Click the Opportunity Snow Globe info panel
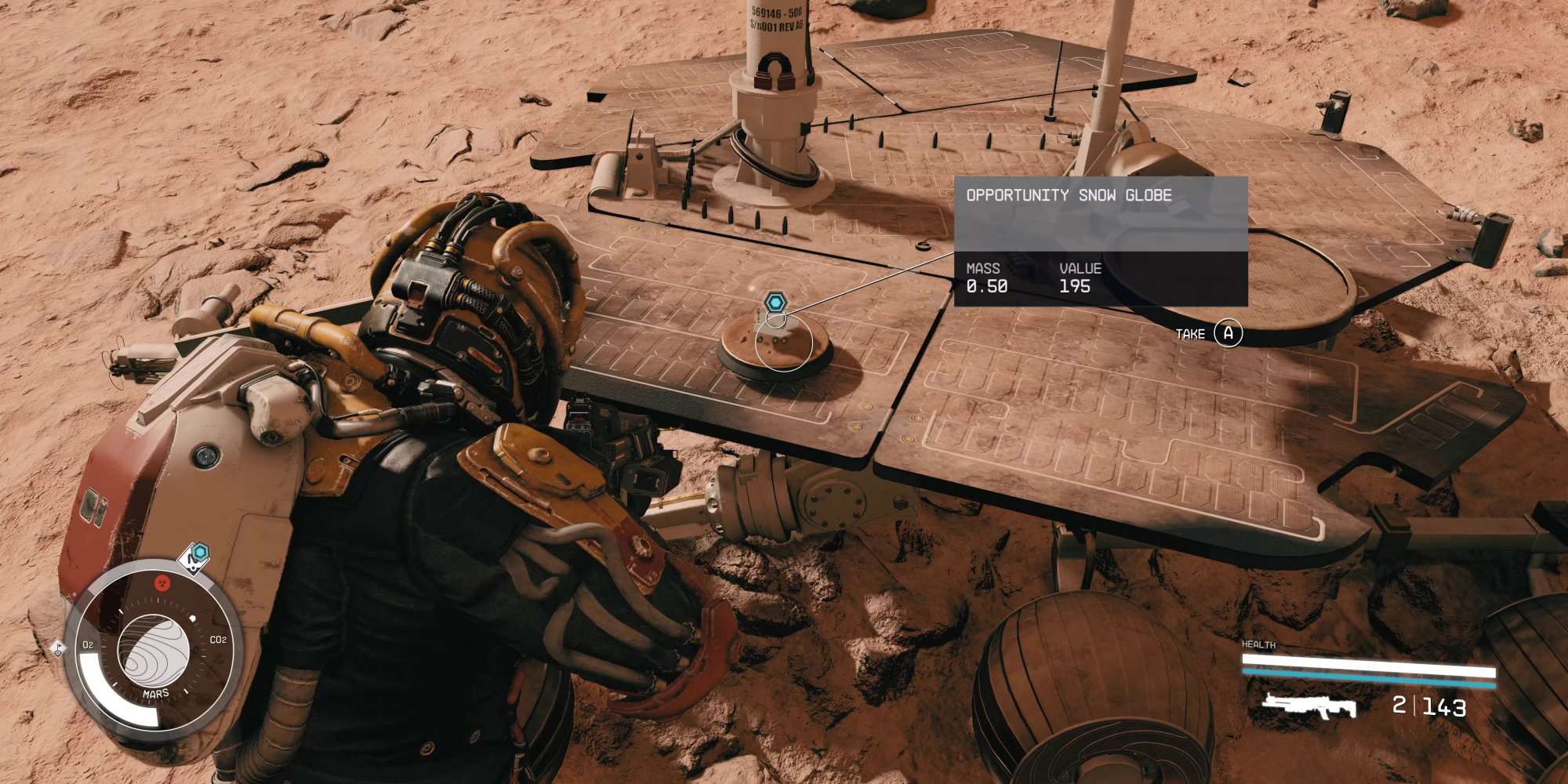Screen dimensions: 1568x784 click(x=1100, y=241)
